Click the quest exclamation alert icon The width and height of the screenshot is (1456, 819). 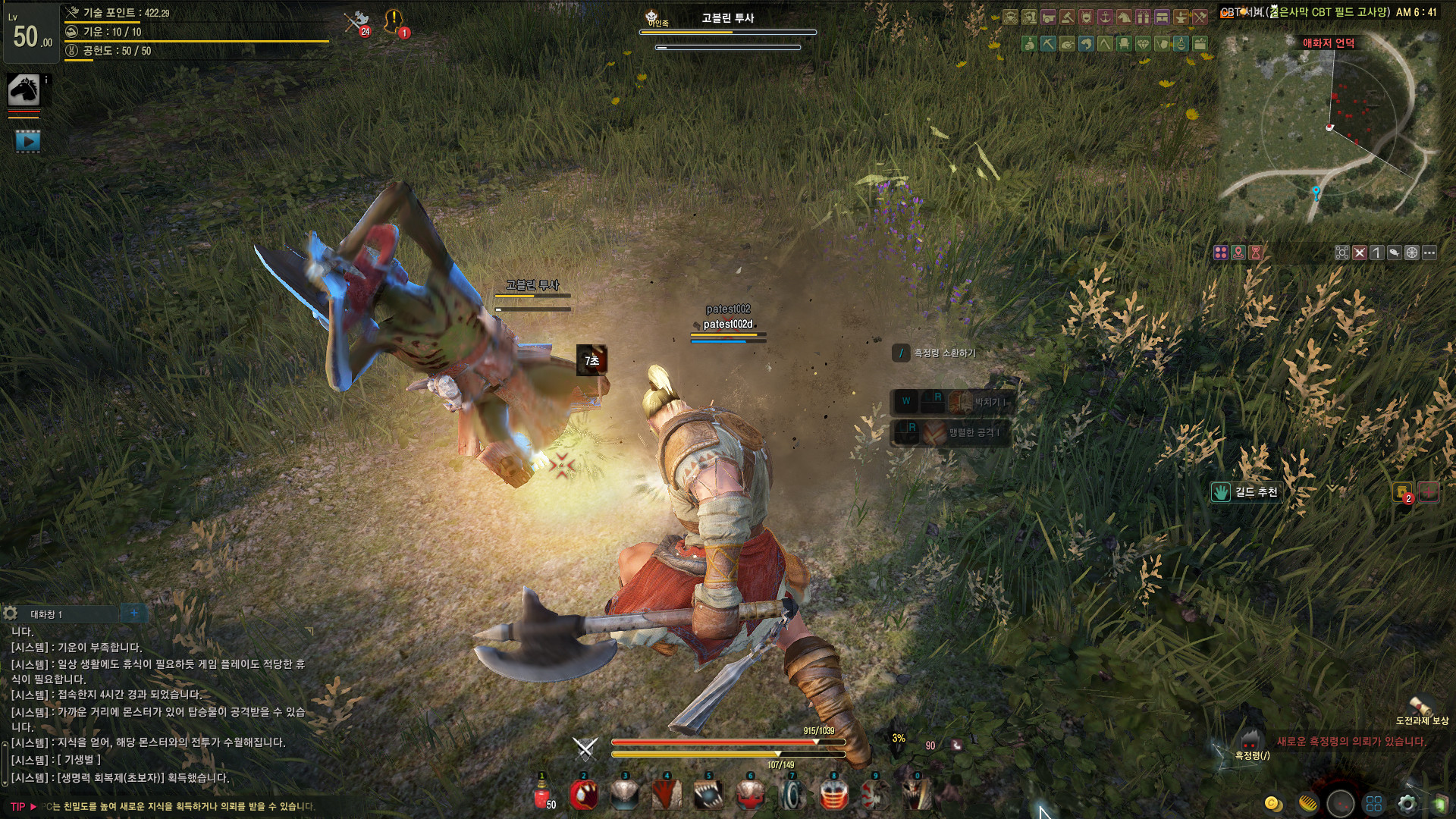[x=394, y=21]
